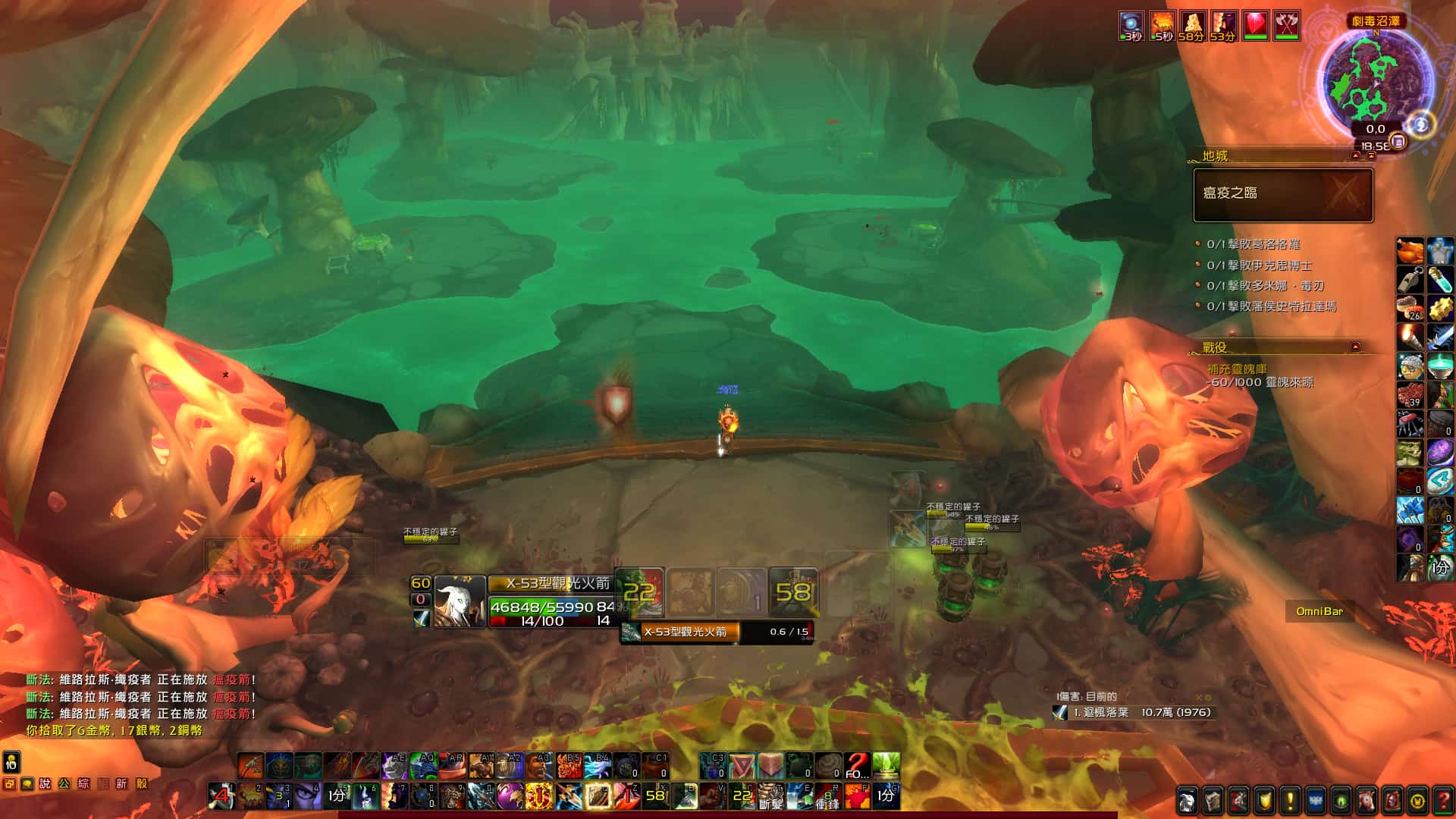Click the Plaguefall zone minimap
This screenshot has width=1456, height=819.
[1376, 76]
